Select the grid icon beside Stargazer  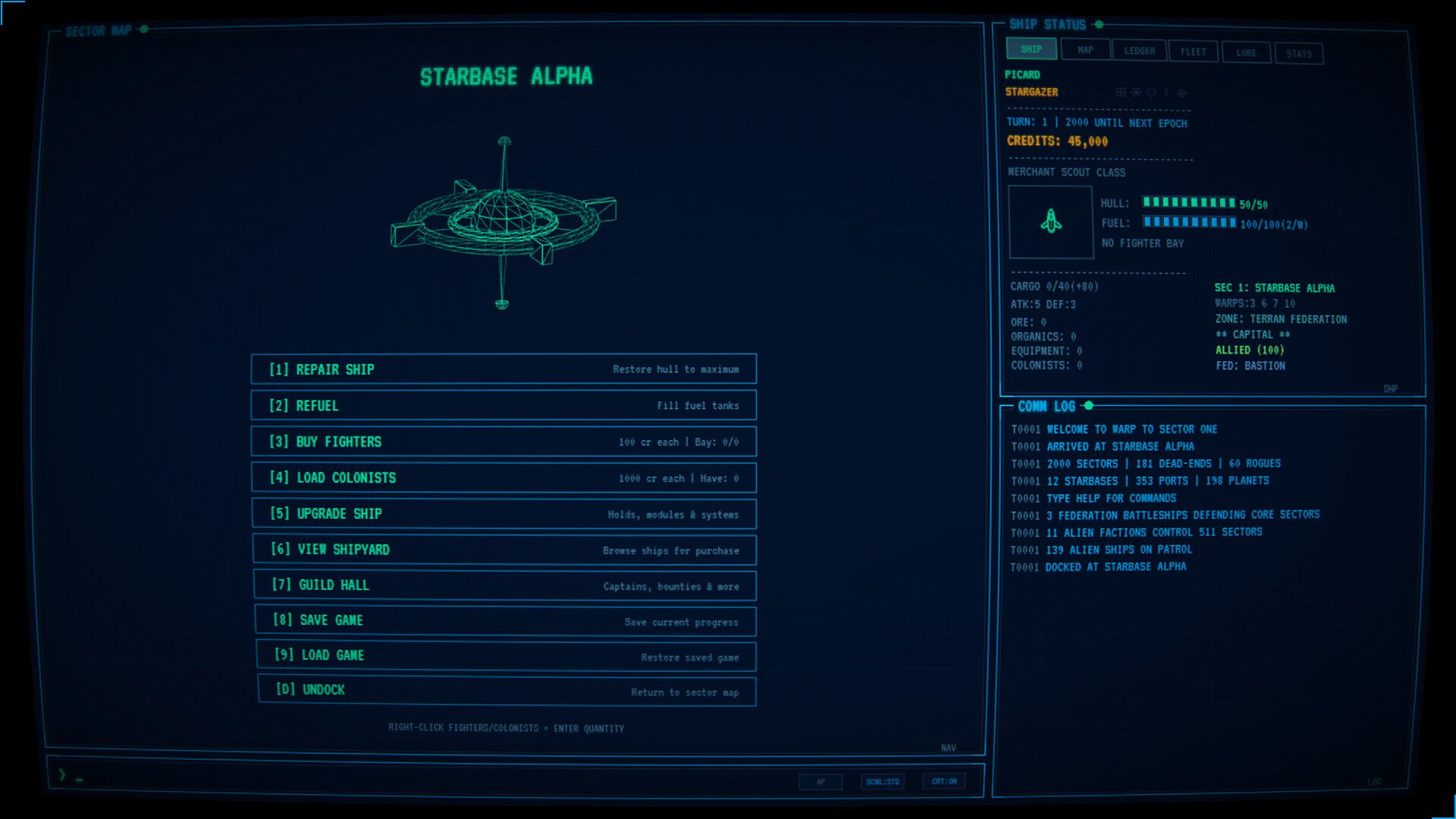pos(1121,93)
